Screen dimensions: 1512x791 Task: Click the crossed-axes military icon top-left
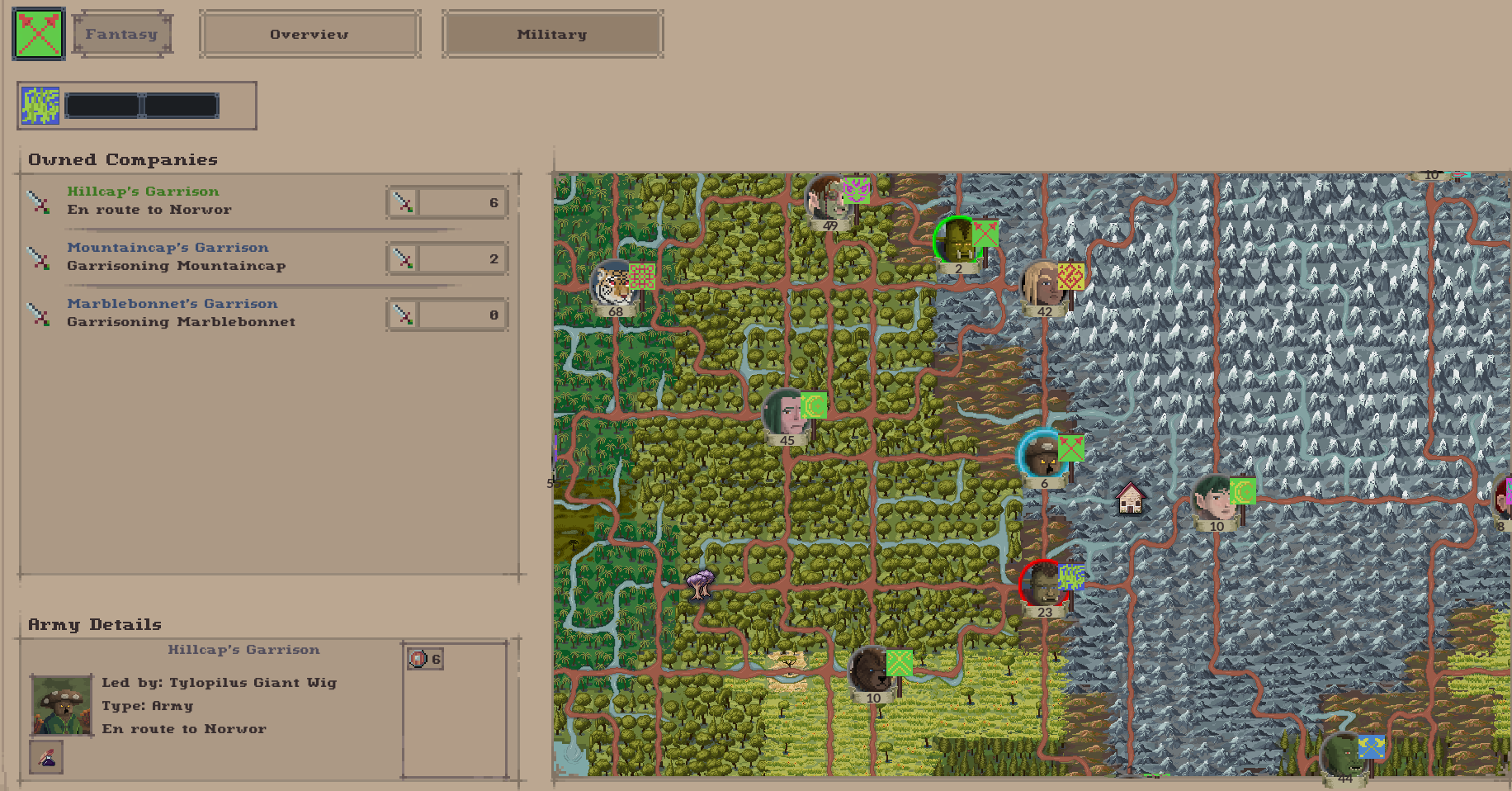(37, 34)
